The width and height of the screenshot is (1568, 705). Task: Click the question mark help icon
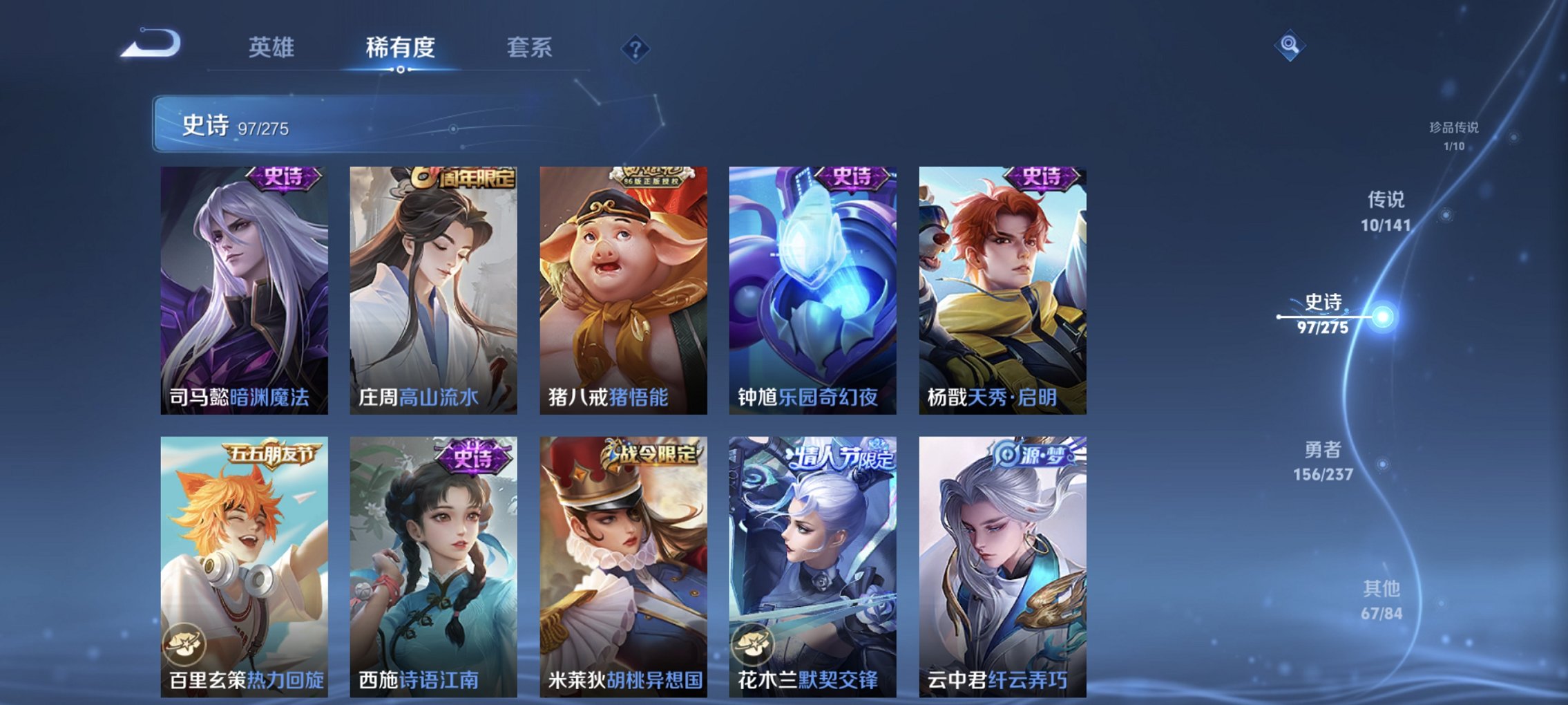(x=637, y=48)
